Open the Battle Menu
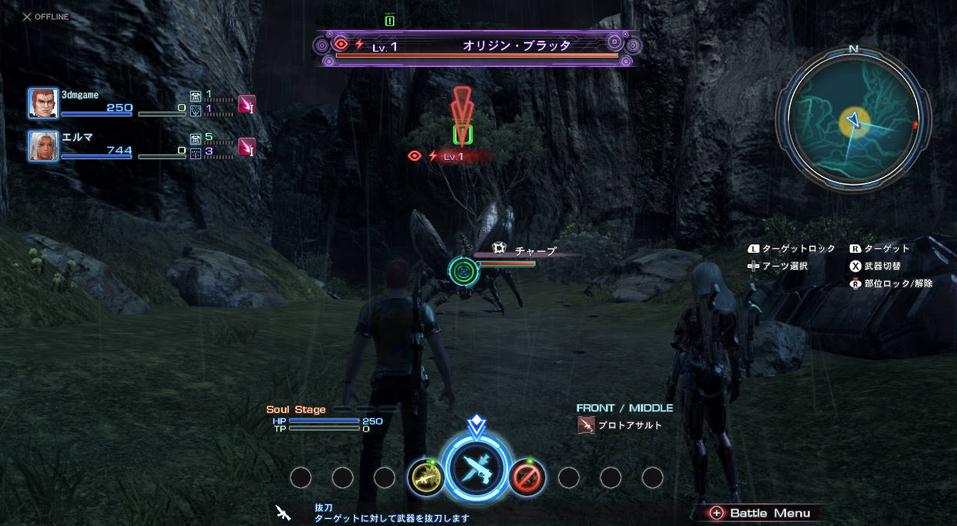This screenshot has height=526, width=957. coord(760,513)
